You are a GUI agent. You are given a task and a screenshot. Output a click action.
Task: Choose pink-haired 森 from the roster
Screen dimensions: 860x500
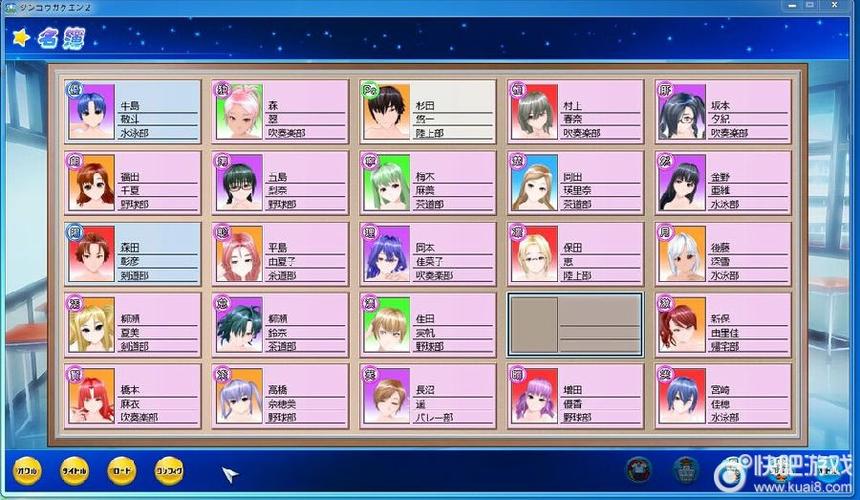pos(281,111)
